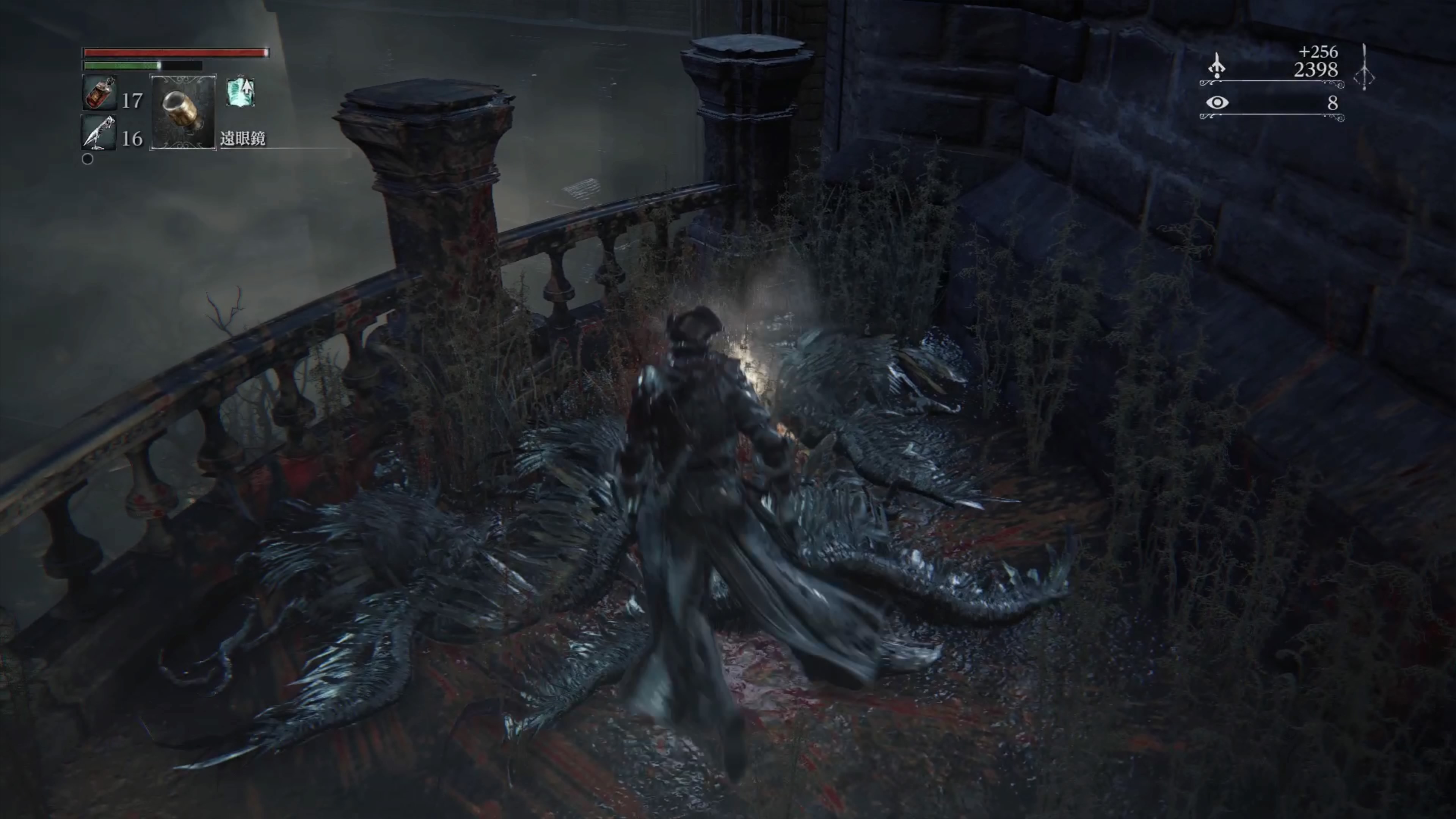Use the equipped monocular item slot
The width and height of the screenshot is (1456, 819).
pos(182,112)
